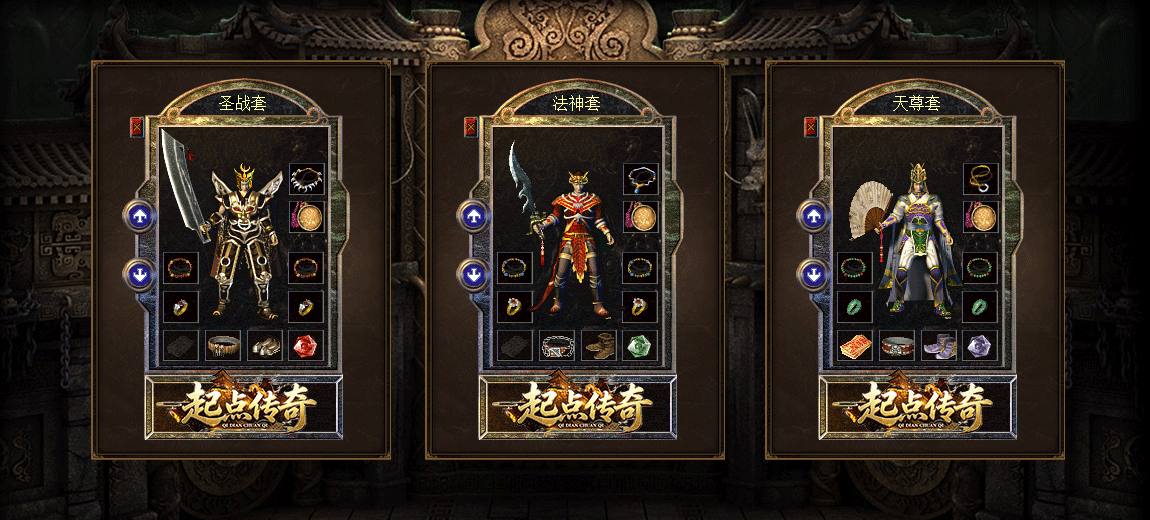Select the gold necklace slot in 天尊套
Image resolution: width=1150 pixels, height=520 pixels.
(x=980, y=180)
